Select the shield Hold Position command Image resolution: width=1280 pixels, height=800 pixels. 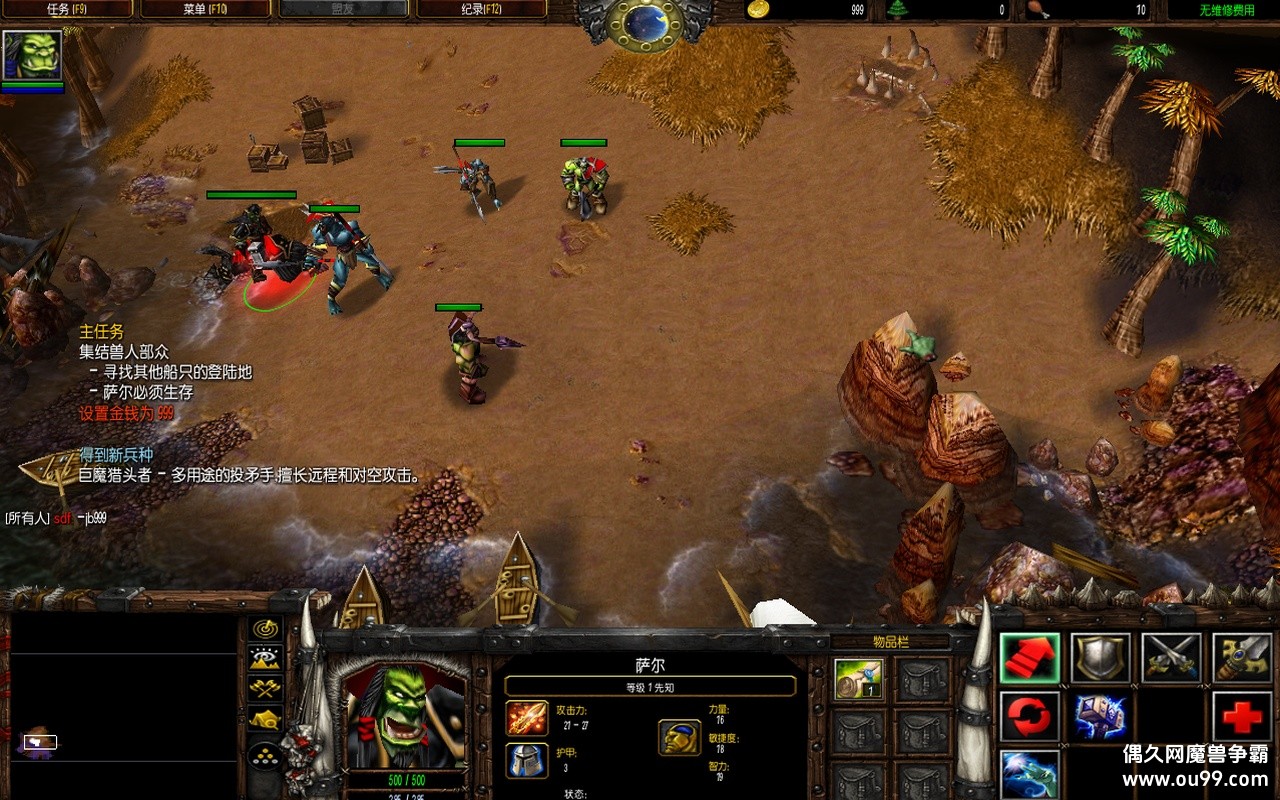pos(1100,658)
